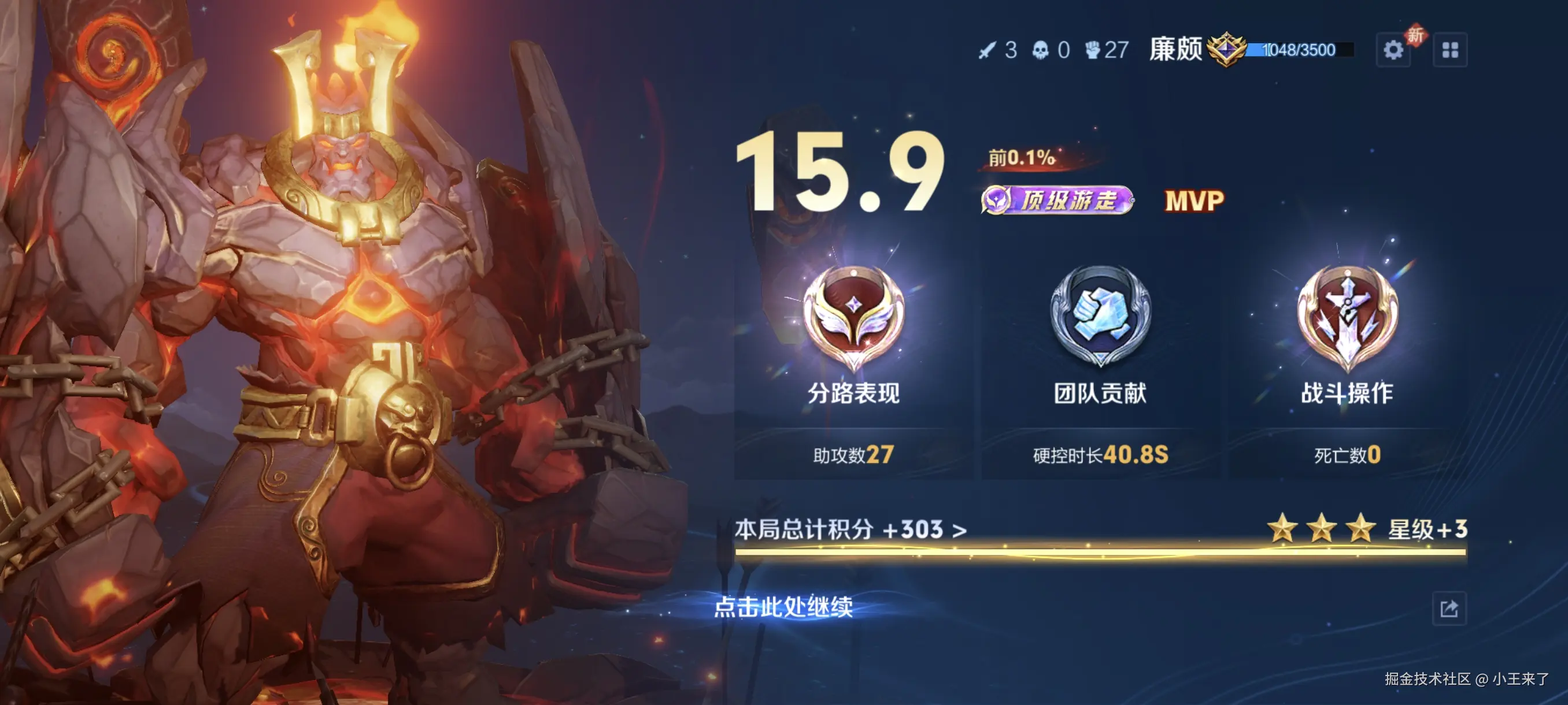Select the 分路表现 winged badge
The height and width of the screenshot is (705, 1568).
coord(853,316)
